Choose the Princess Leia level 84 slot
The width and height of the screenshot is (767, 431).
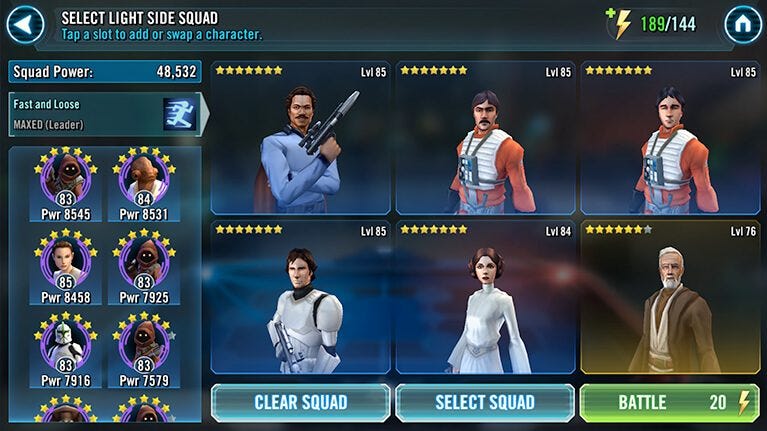click(x=485, y=297)
